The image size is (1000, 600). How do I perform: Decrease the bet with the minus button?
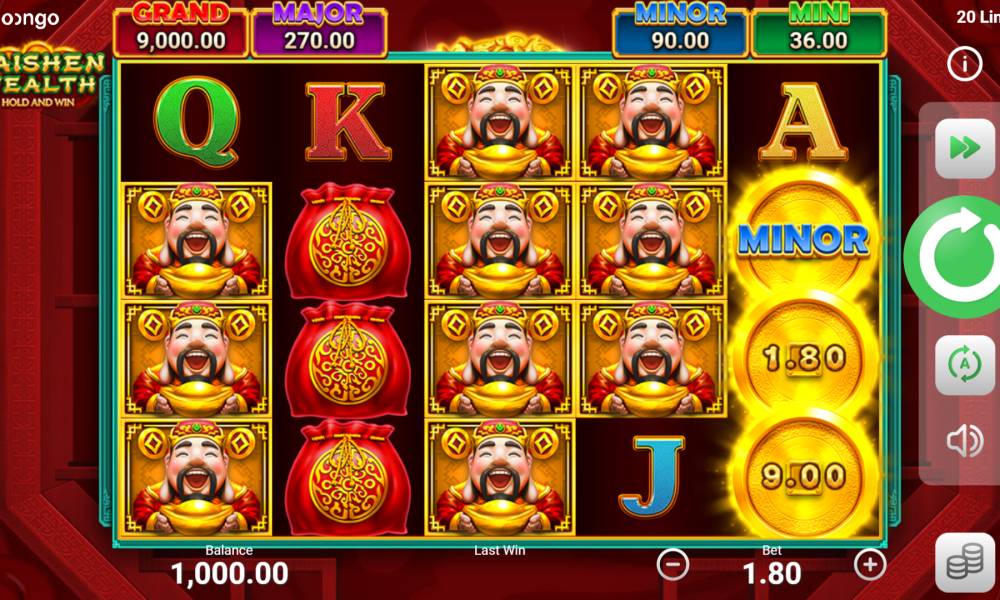pos(673,565)
